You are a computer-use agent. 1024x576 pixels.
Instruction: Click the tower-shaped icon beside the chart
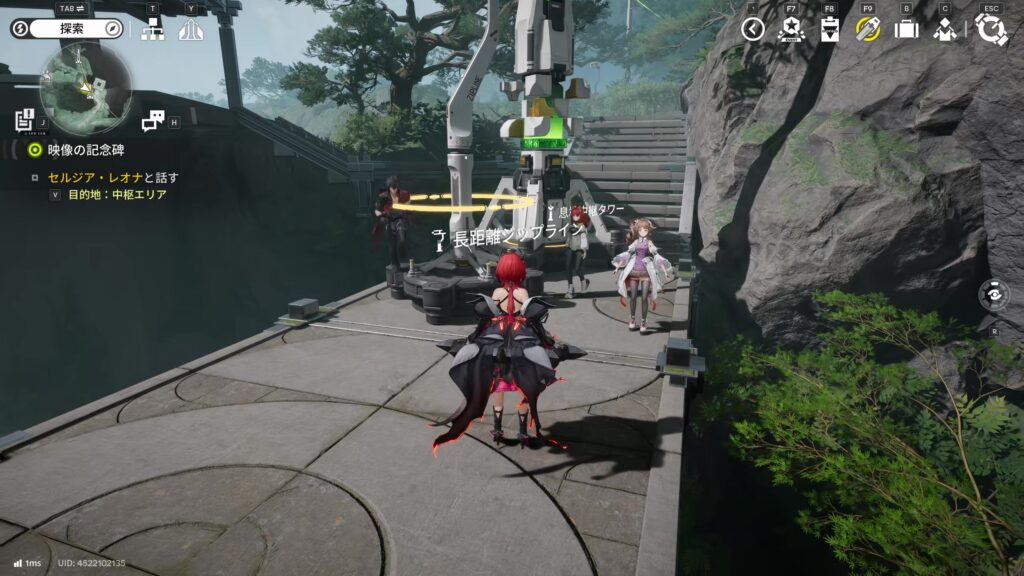coord(190,30)
